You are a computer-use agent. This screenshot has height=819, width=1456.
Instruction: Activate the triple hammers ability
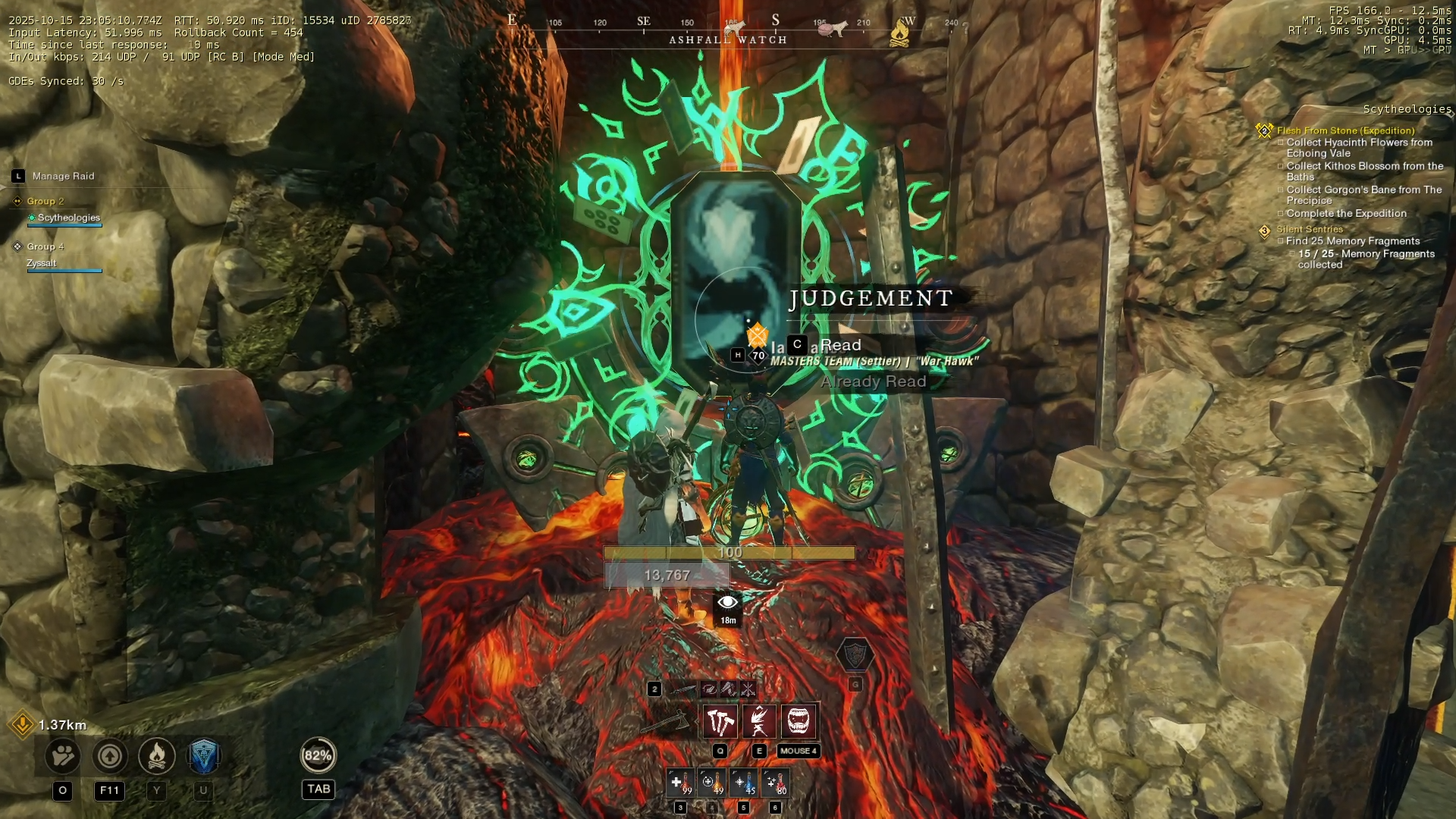tap(720, 721)
